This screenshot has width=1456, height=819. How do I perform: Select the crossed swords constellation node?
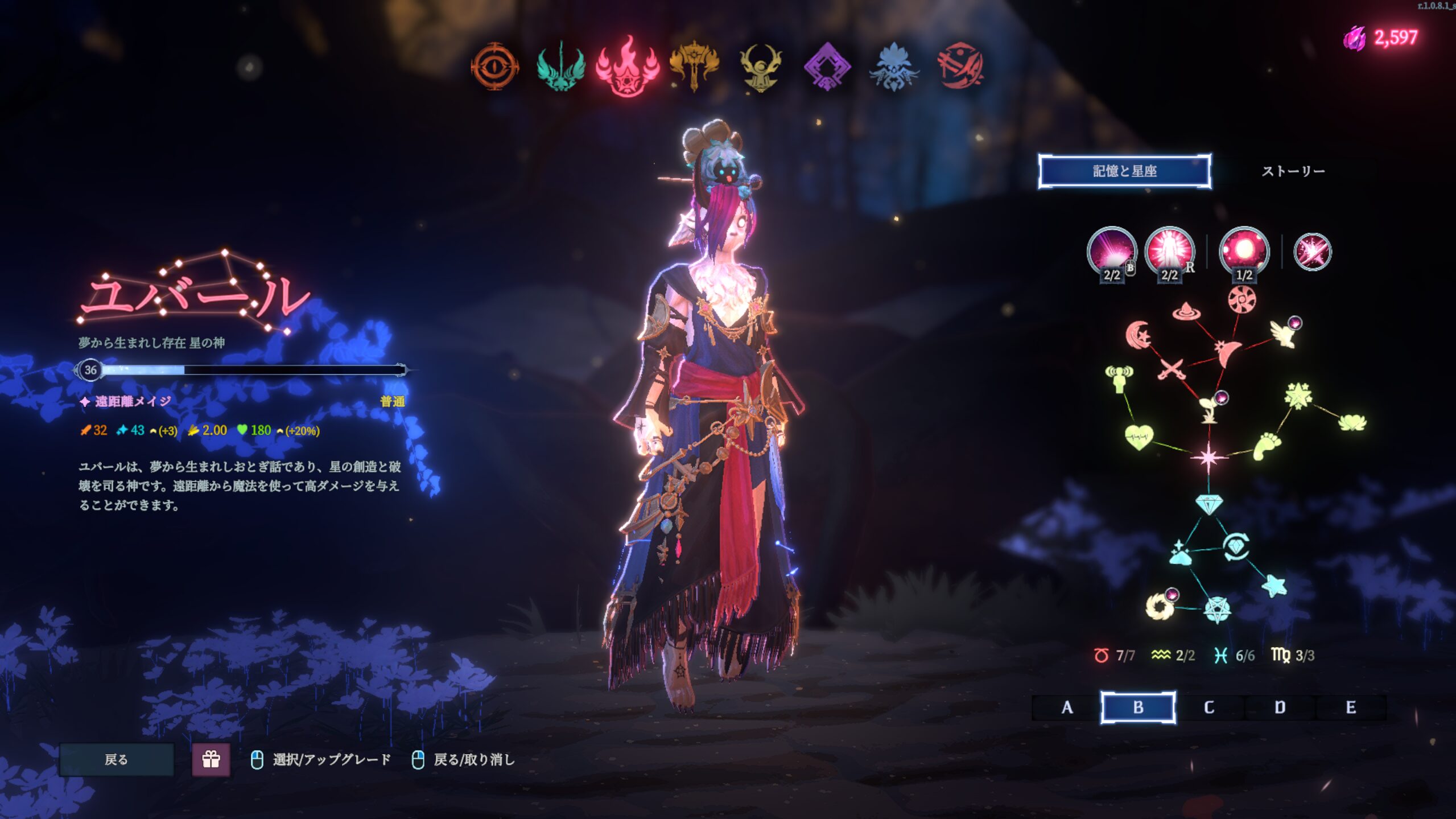1170,369
